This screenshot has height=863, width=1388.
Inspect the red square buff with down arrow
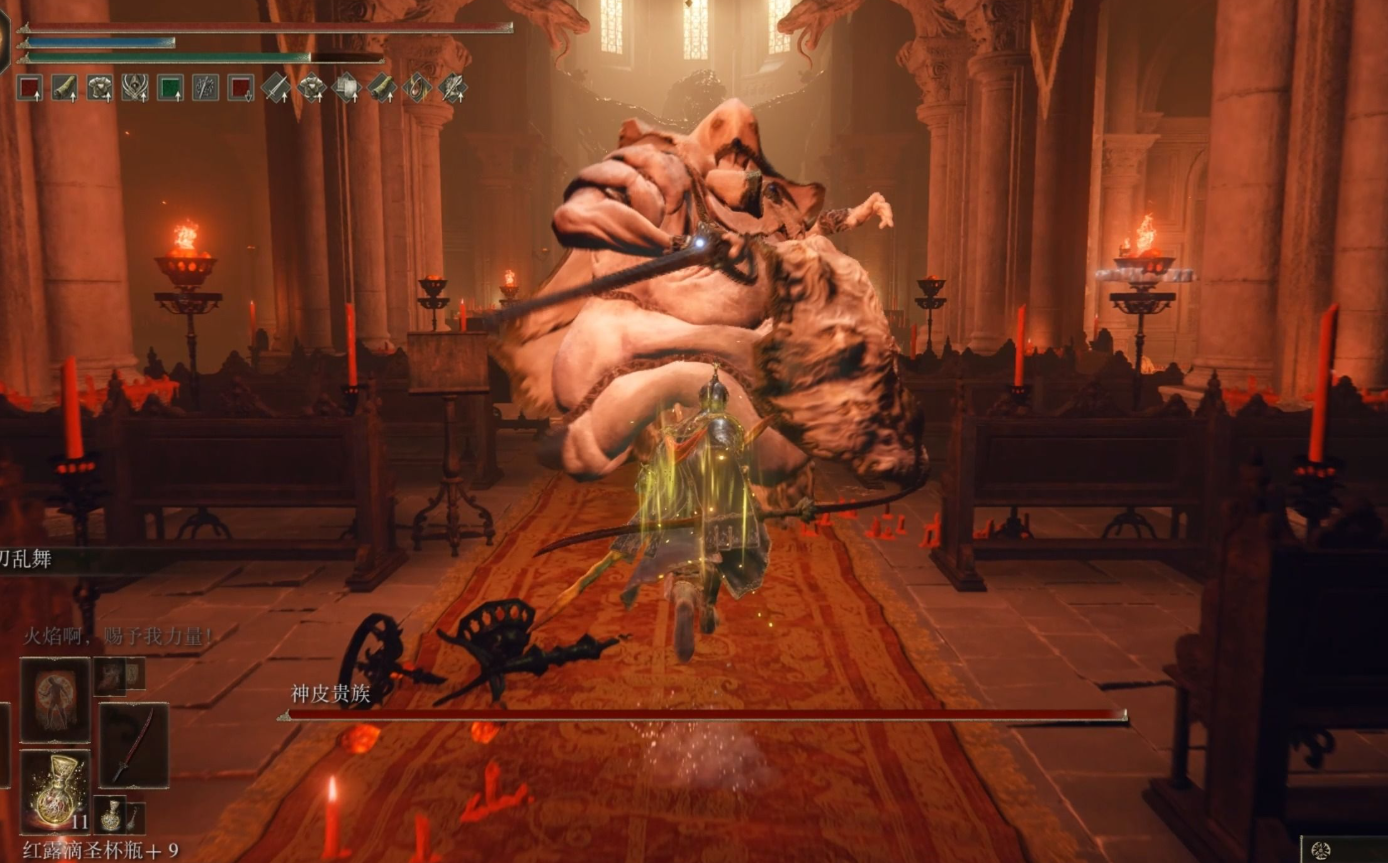tap(240, 88)
